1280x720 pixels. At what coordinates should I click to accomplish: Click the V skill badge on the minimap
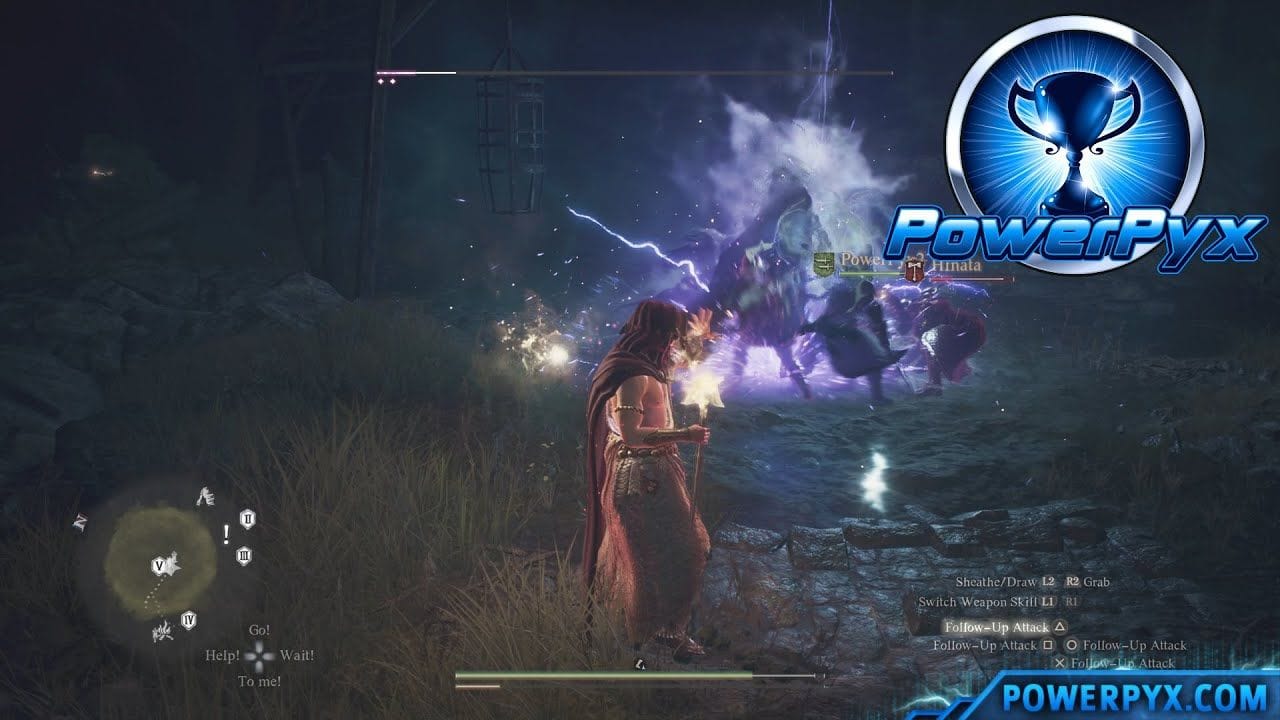160,565
